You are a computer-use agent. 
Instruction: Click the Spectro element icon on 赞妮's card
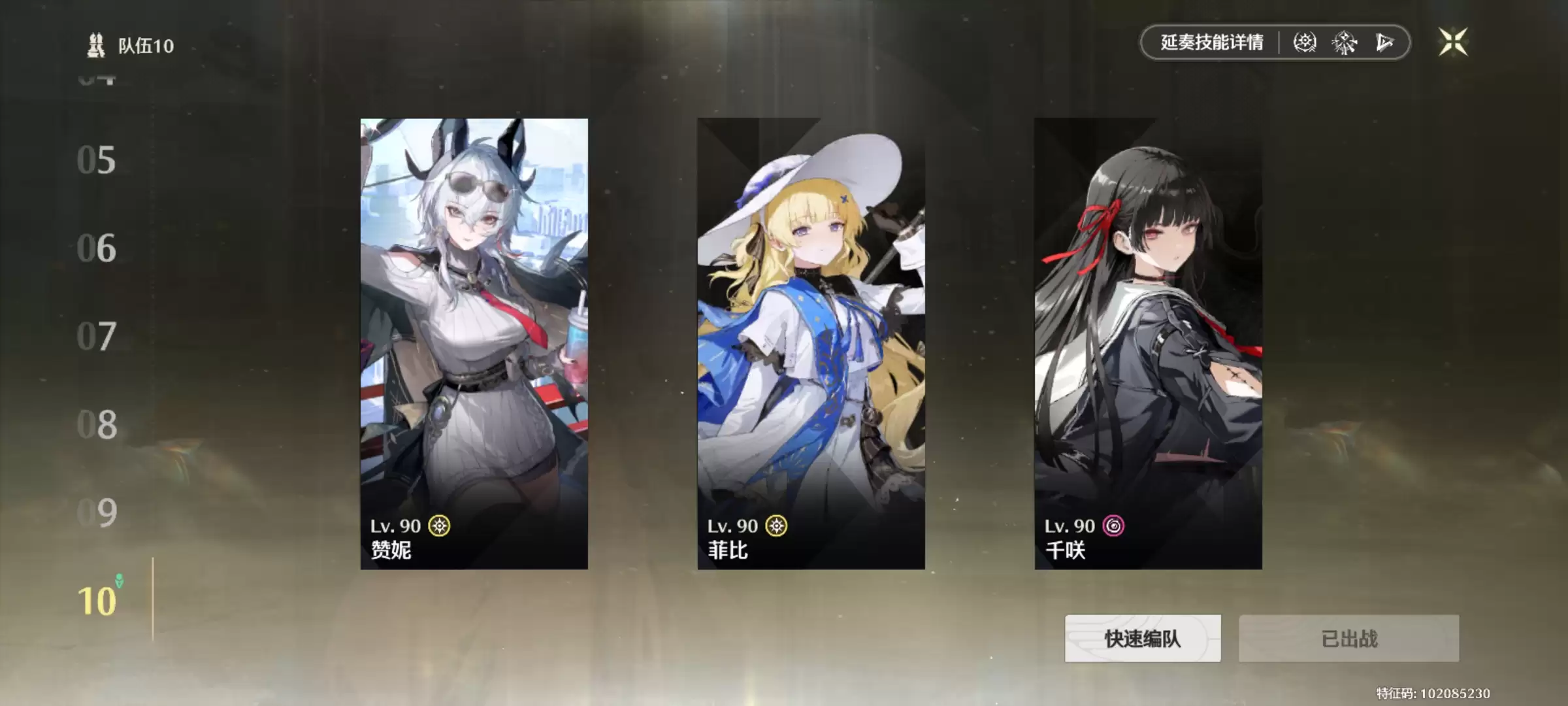tap(441, 526)
